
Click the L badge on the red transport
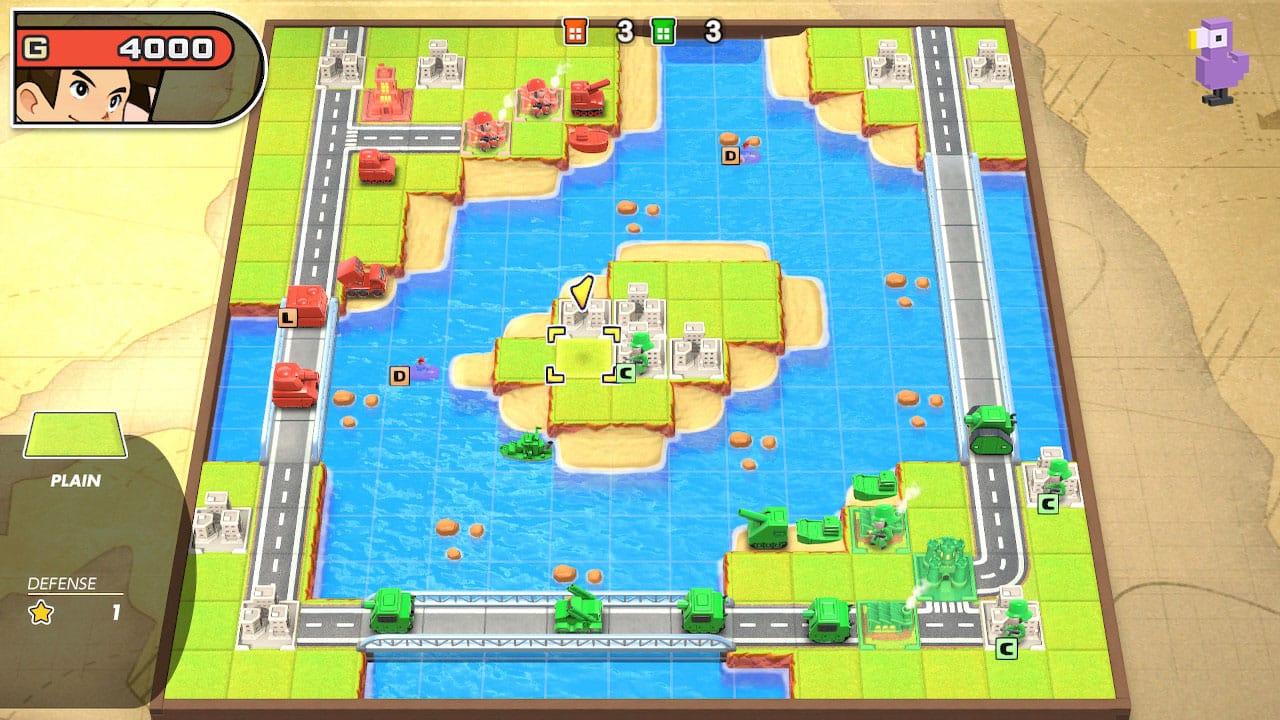(287, 318)
